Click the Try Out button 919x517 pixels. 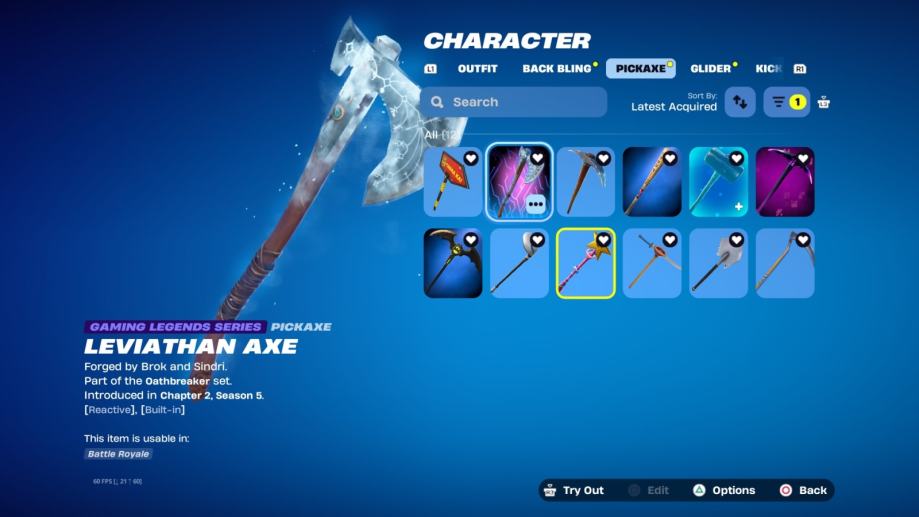pos(573,490)
